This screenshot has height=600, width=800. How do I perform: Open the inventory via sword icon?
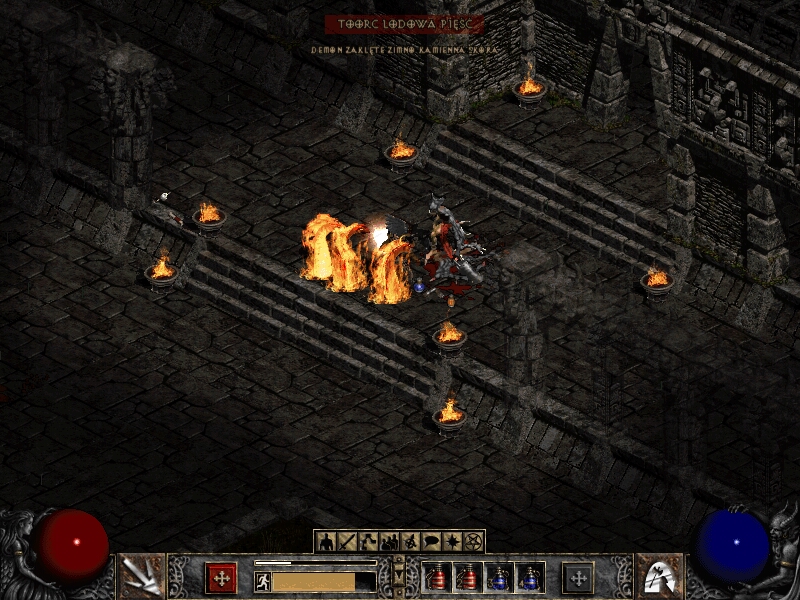point(347,542)
